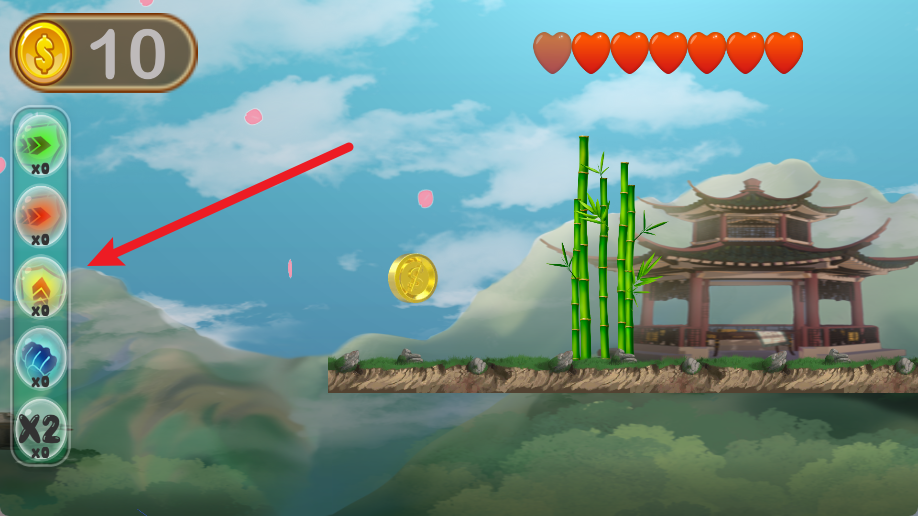Activate the X2 multiplier power-up
This screenshot has height=516, width=918.
pos(40,427)
